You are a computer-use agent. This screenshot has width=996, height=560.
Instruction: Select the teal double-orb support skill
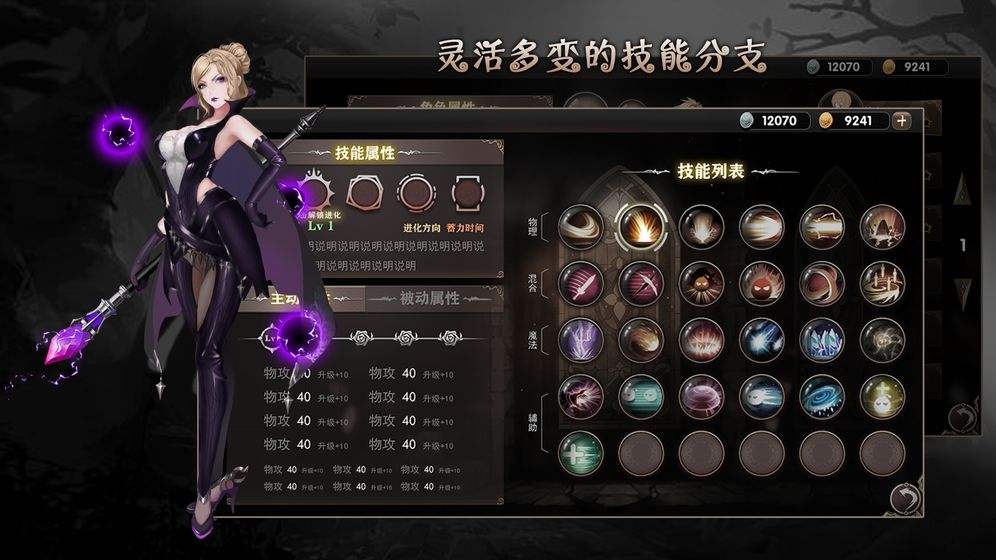coord(642,396)
